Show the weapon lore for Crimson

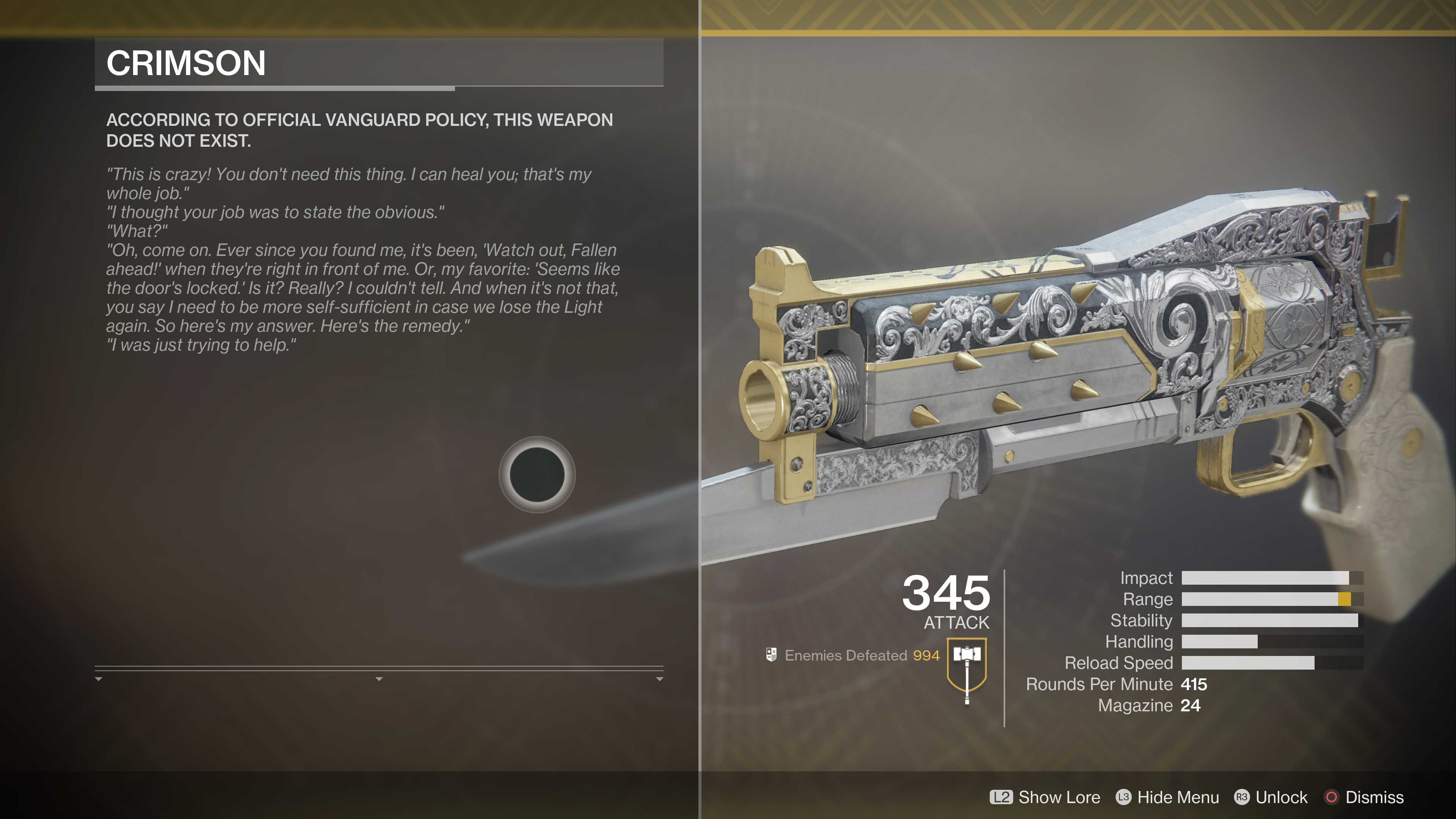(x=1045, y=797)
